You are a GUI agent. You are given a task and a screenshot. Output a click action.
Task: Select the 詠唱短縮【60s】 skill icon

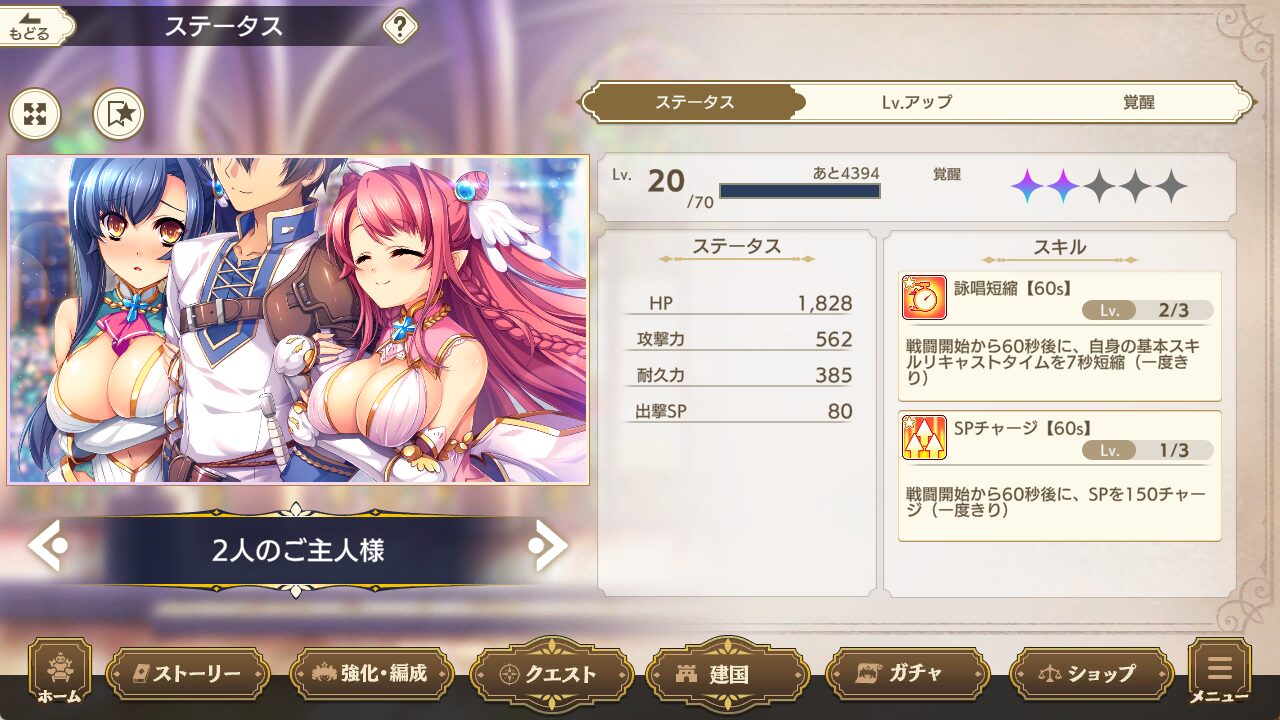click(x=924, y=297)
